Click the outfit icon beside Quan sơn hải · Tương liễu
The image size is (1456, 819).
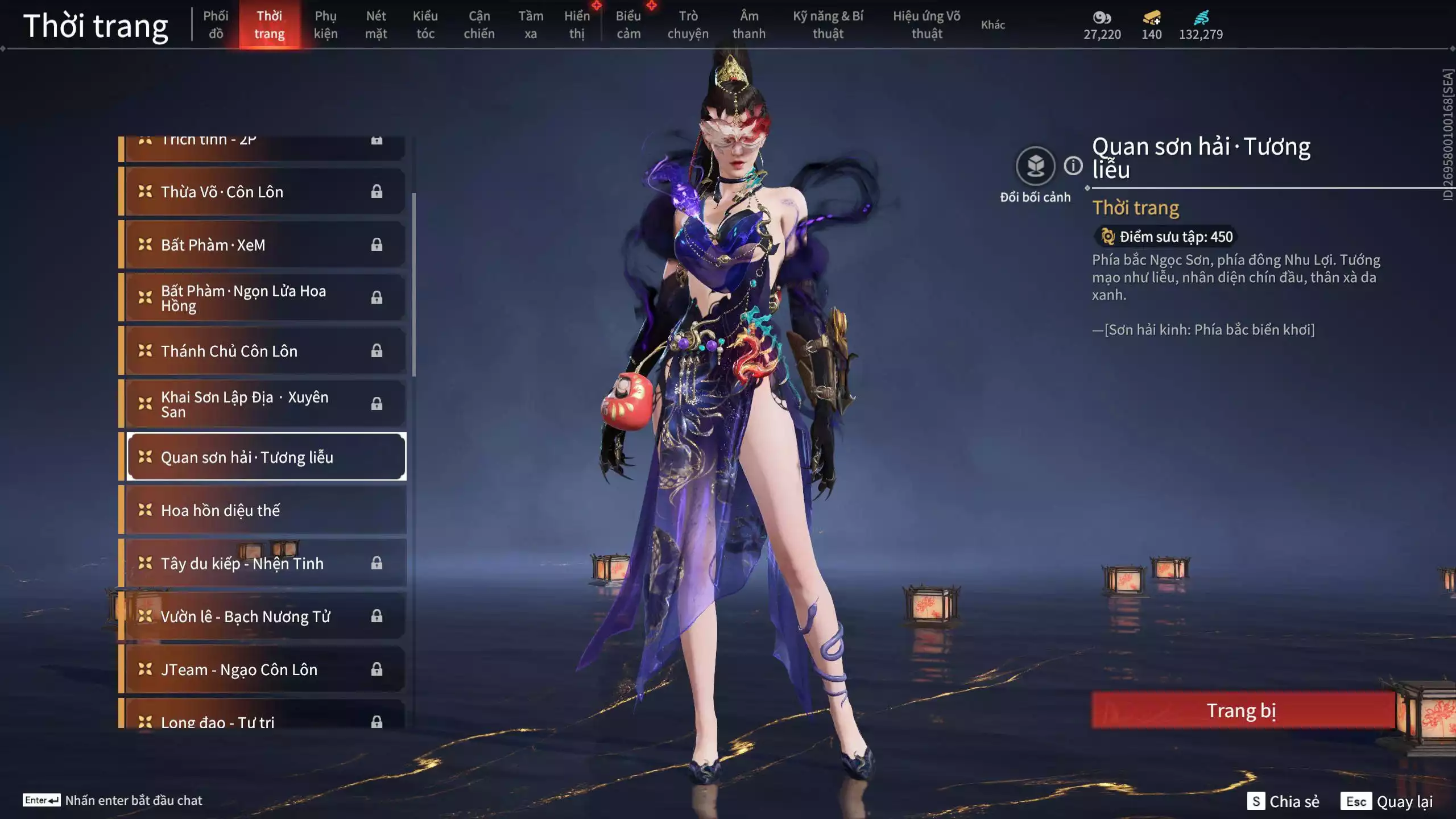coord(144,456)
